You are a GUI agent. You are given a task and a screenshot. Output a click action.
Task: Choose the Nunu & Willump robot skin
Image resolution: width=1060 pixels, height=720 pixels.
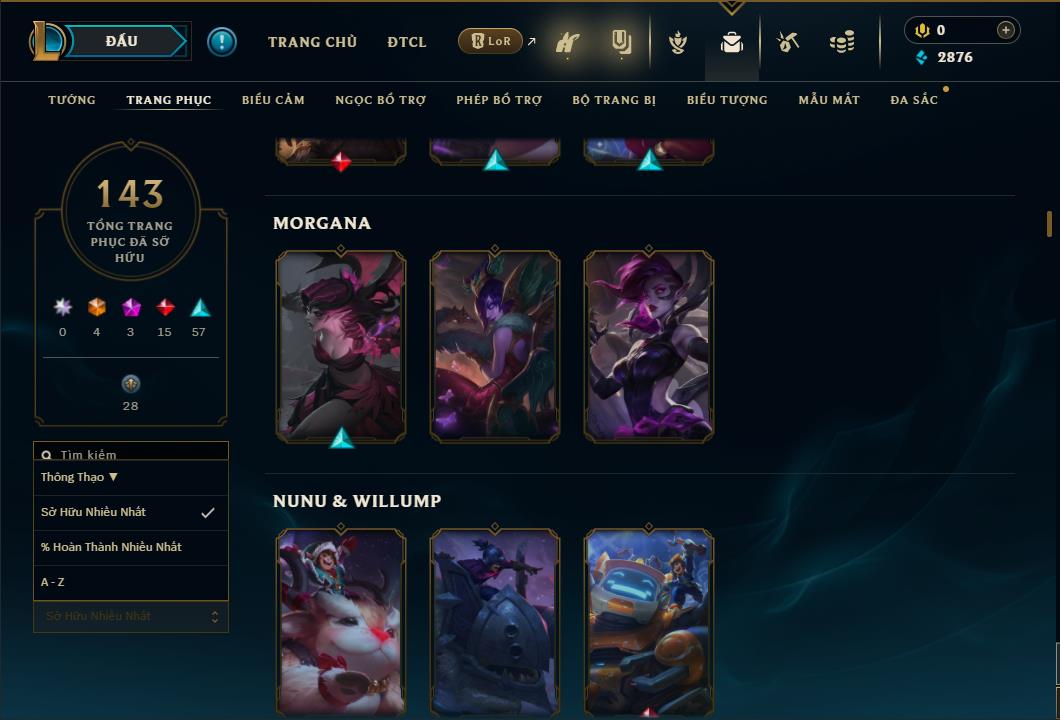(649, 620)
